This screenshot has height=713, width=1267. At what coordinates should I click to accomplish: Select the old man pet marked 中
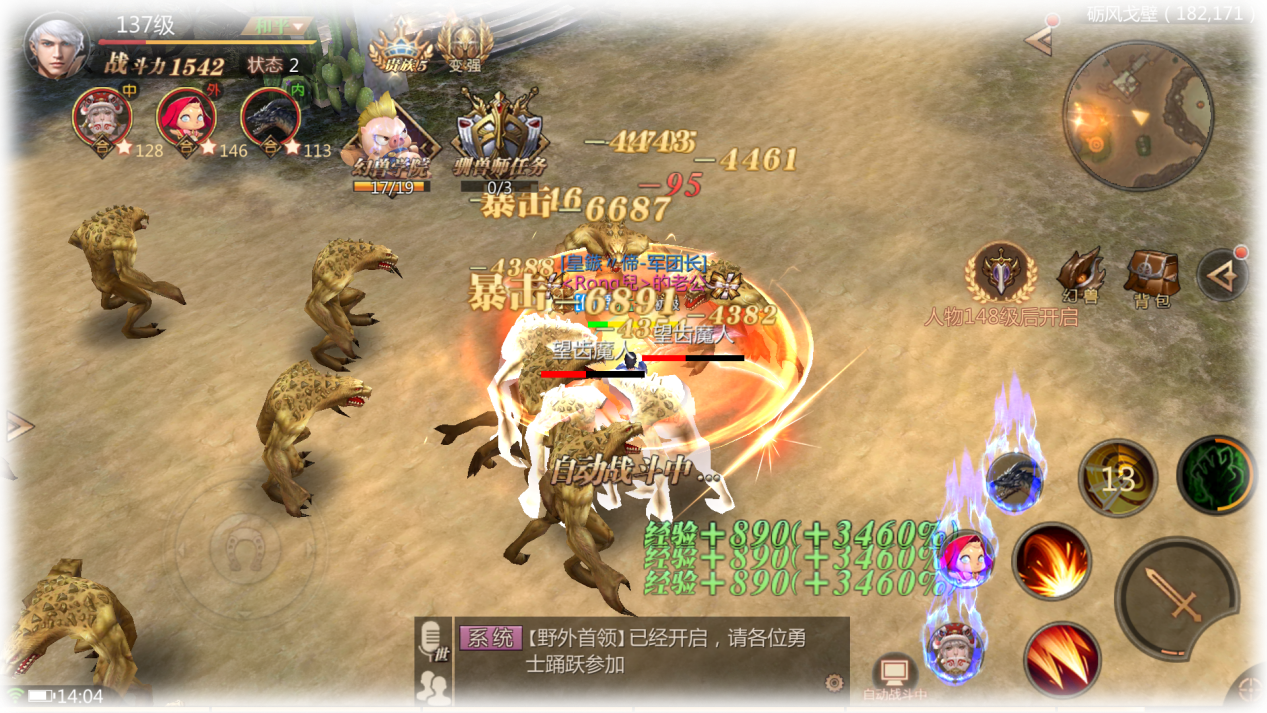coord(103,117)
